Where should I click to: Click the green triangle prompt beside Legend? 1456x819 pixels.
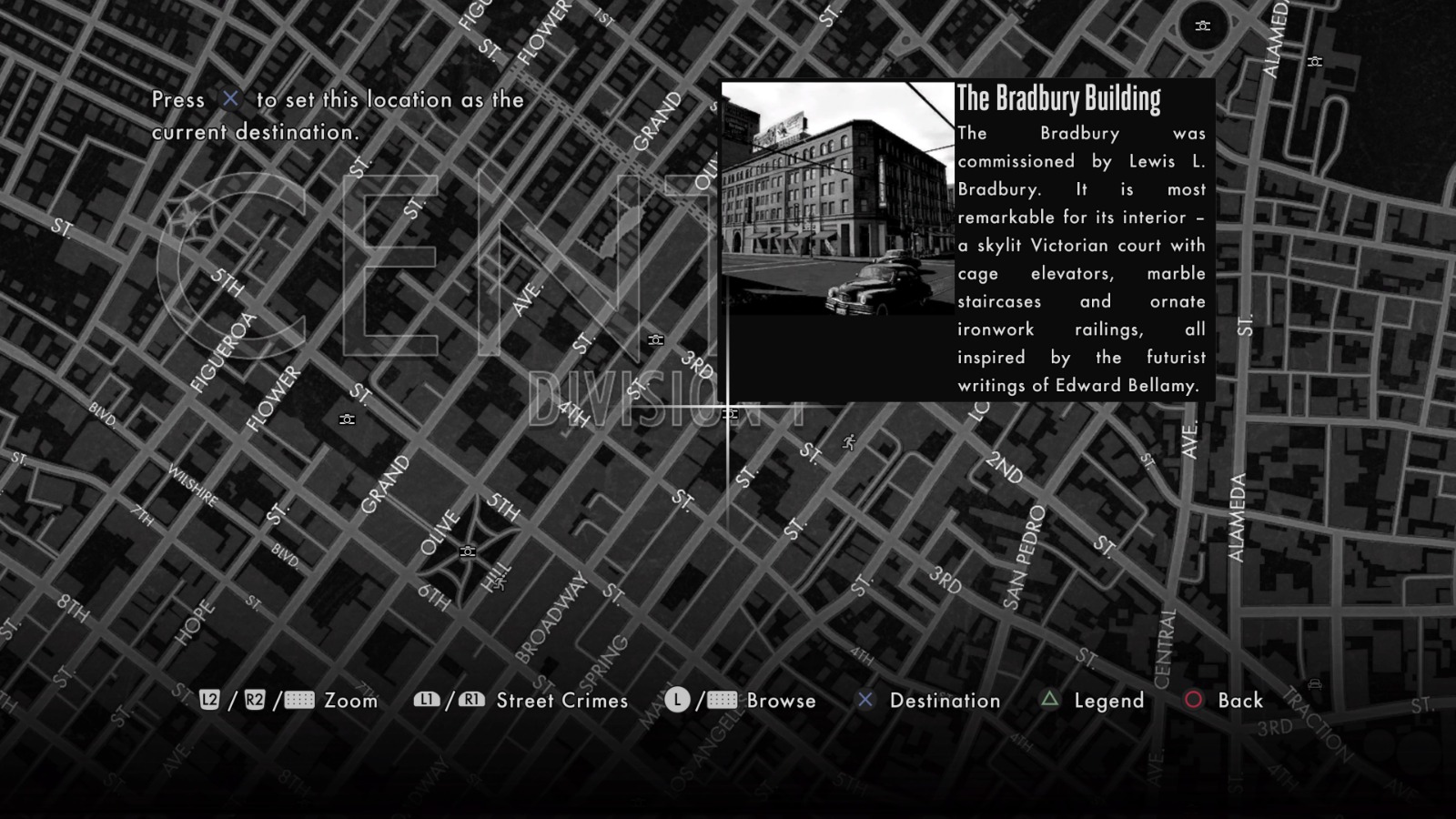pos(1048,701)
